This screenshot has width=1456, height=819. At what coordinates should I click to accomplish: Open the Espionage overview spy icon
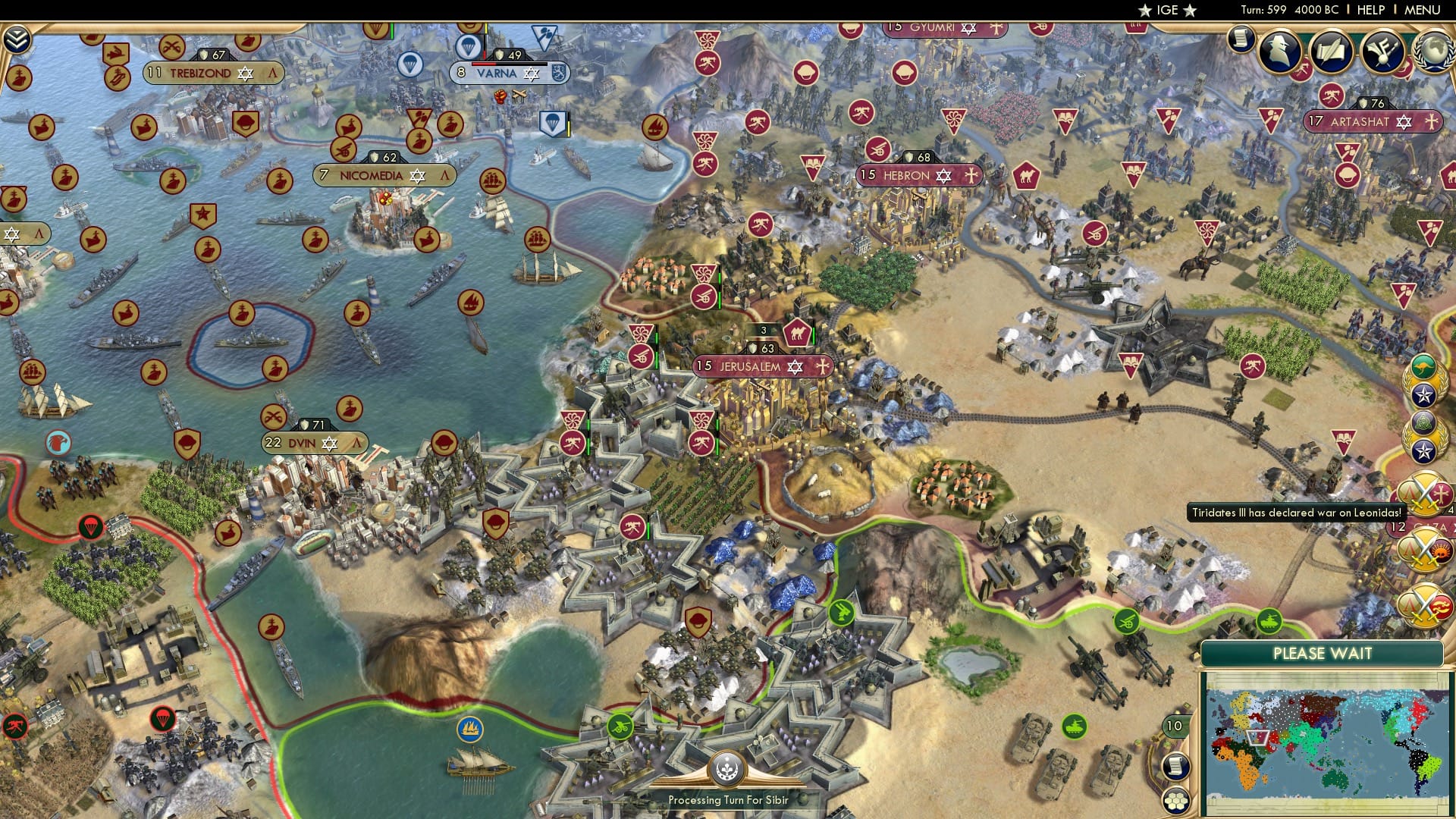coord(1279,51)
